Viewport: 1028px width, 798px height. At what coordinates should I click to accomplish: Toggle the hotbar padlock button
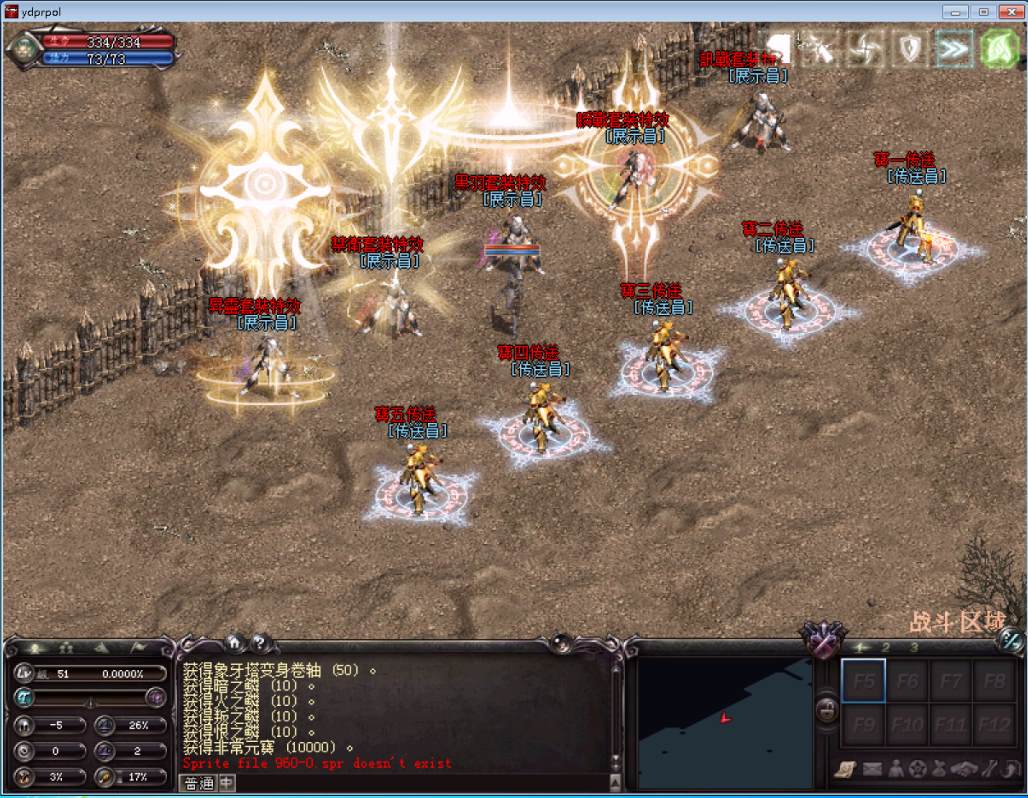tap(827, 709)
